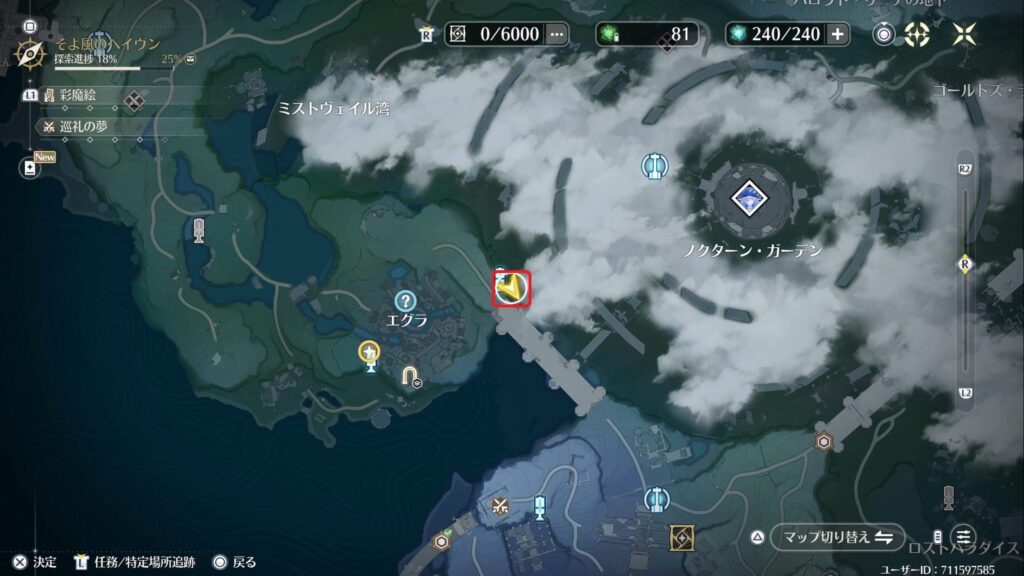Open the three-dot menu beside 0/6000

coord(557,34)
